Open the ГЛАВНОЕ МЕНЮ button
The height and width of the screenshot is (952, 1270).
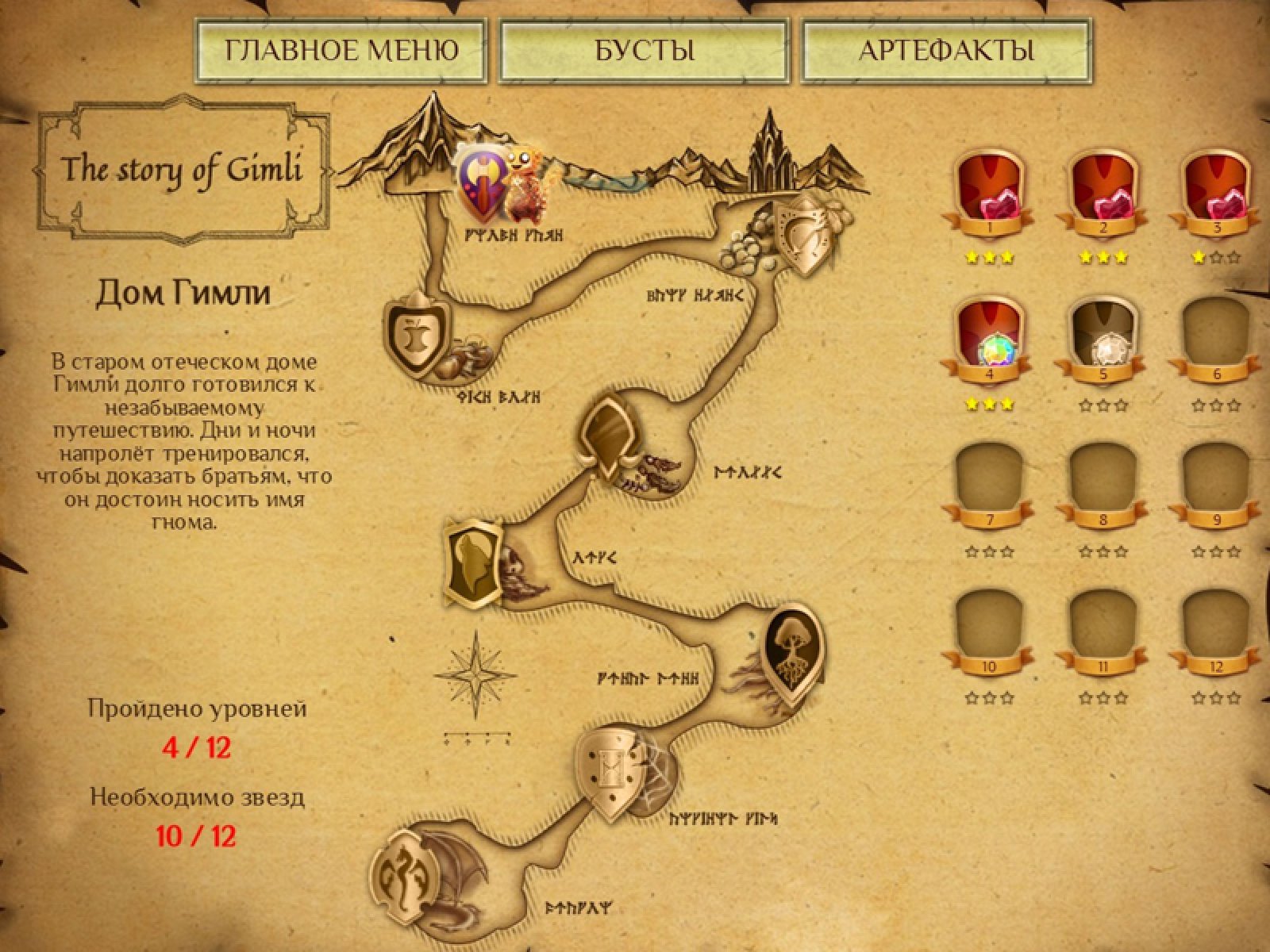coord(341,51)
